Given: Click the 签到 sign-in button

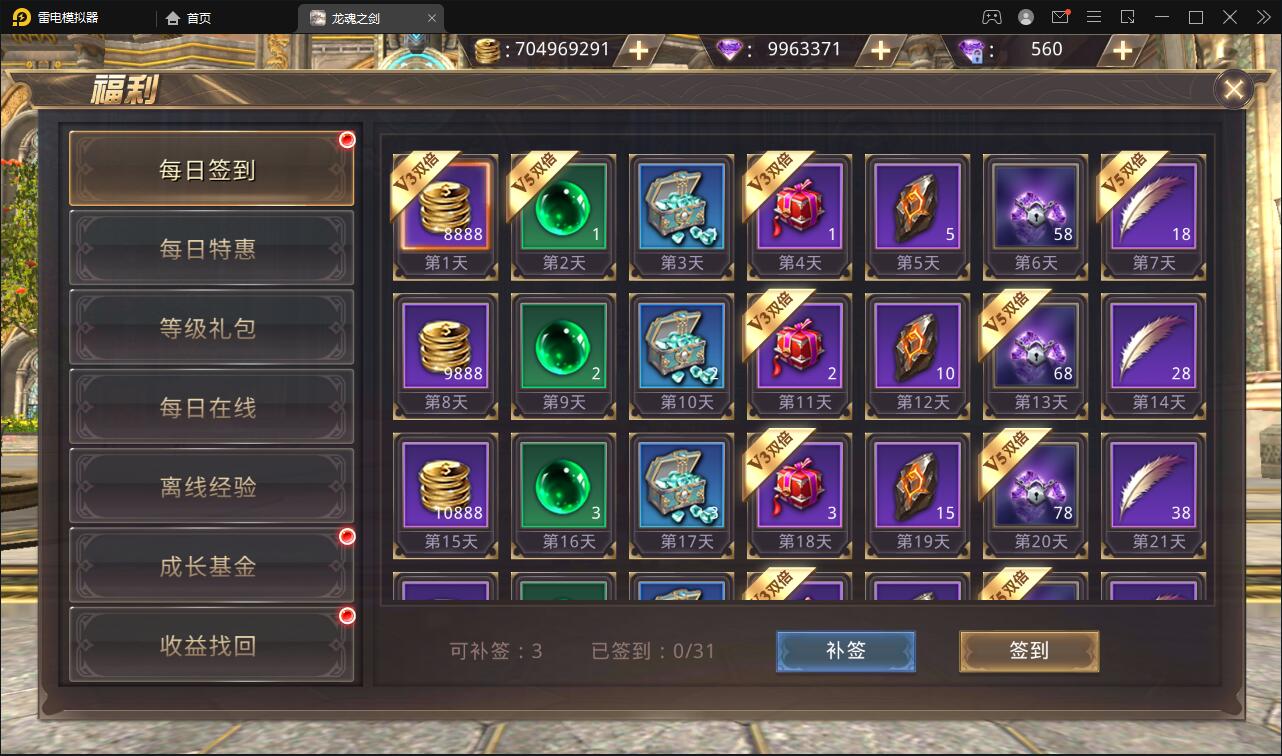Looking at the screenshot, I should (x=1028, y=651).
